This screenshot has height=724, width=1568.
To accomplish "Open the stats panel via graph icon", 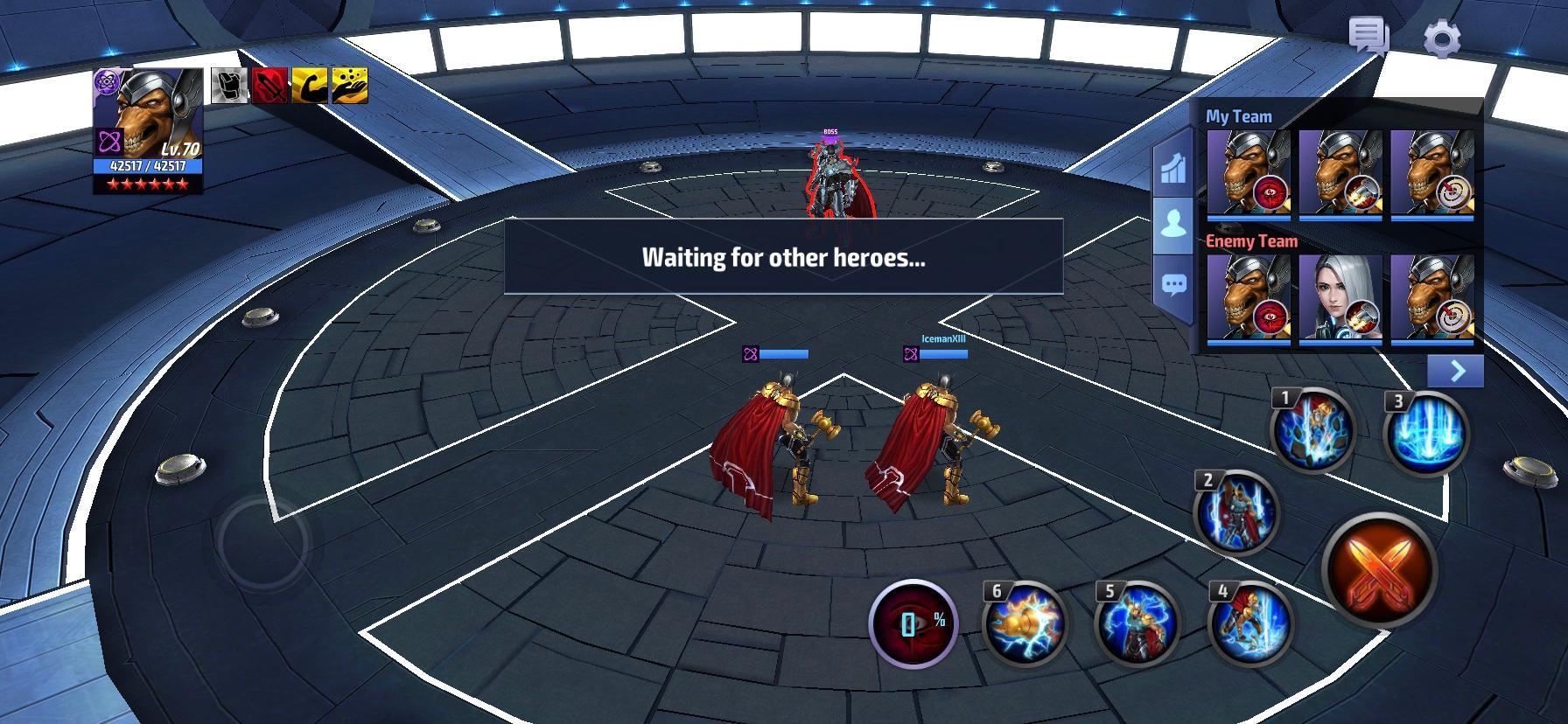I will 1172,169.
